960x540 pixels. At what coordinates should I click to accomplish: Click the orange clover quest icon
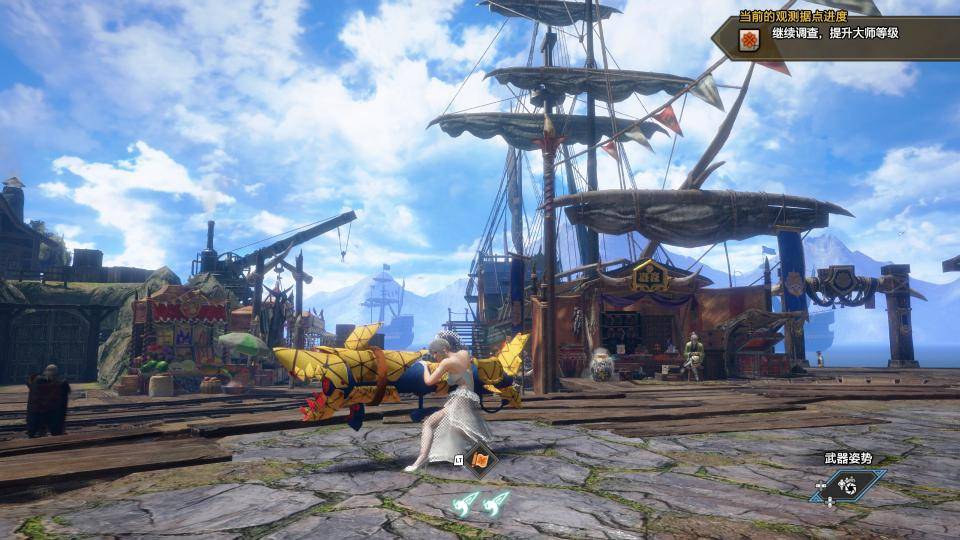(x=748, y=40)
